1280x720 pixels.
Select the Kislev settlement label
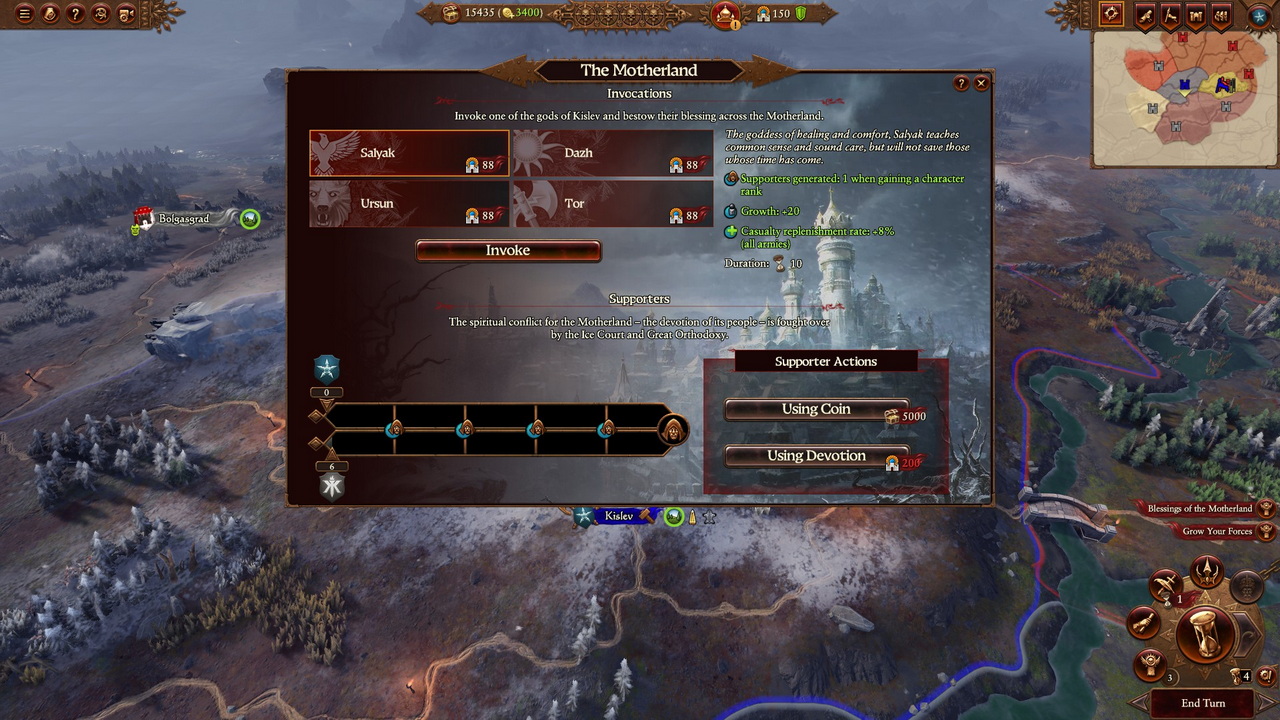pos(619,516)
